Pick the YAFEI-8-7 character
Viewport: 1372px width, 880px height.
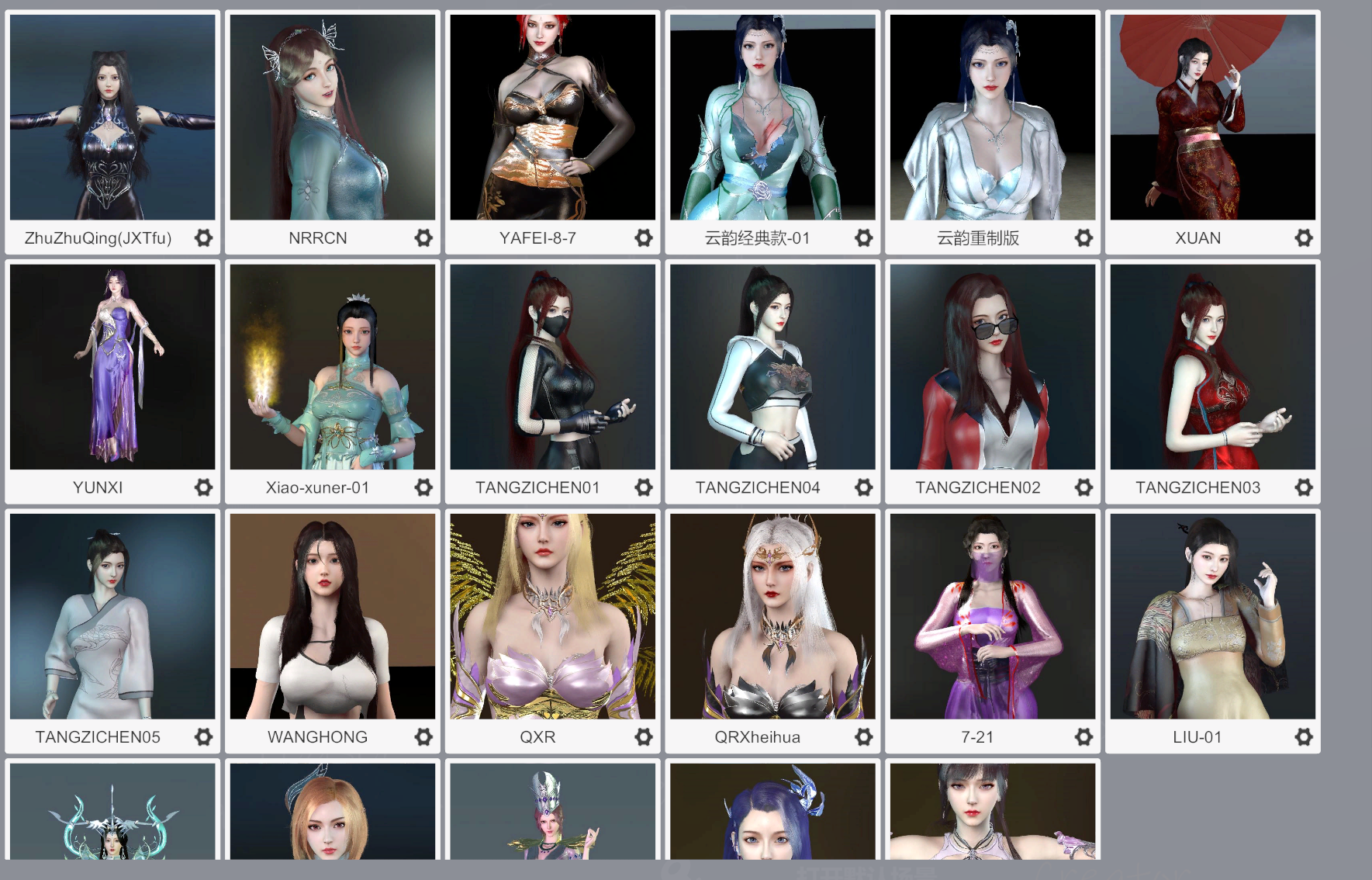coord(553,117)
